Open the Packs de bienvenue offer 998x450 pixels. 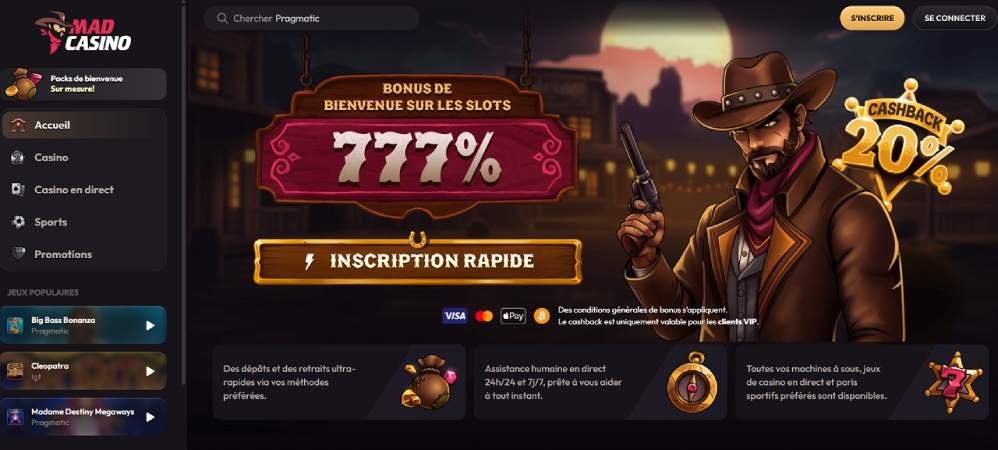84,83
